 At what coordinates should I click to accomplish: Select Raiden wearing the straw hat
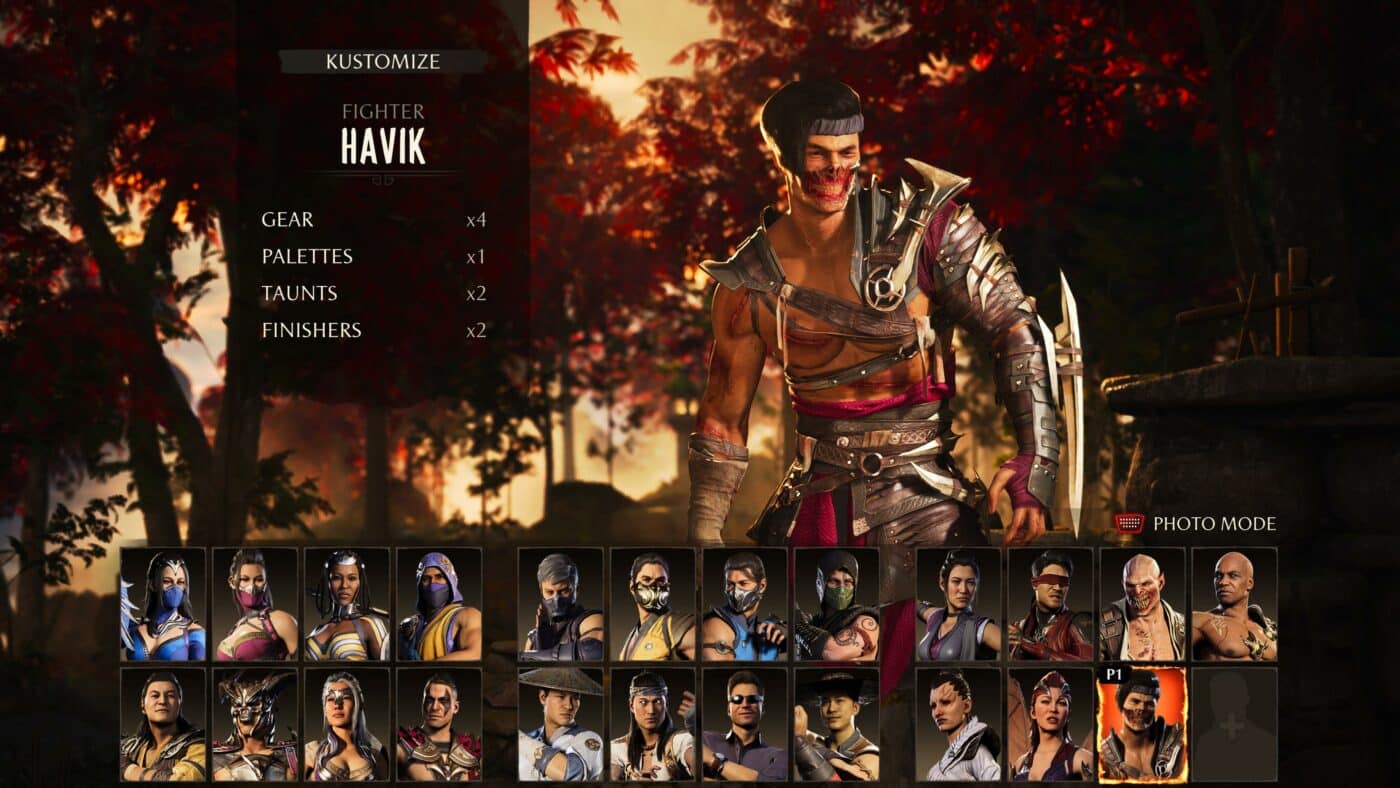[x=560, y=725]
